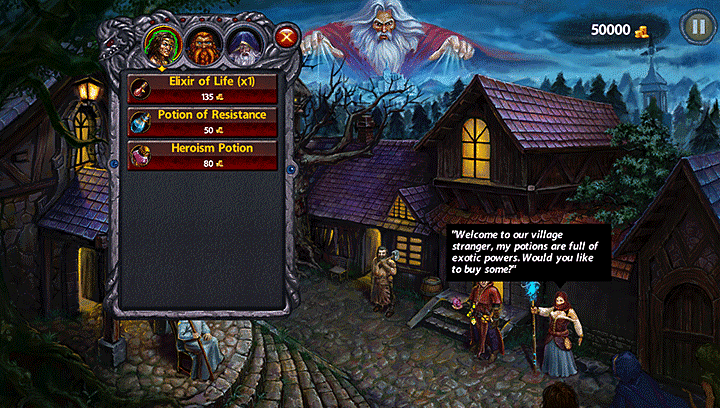Screen dimensions: 720x408
Task: Select the long-haired warrior hero portrait
Action: 161,43
